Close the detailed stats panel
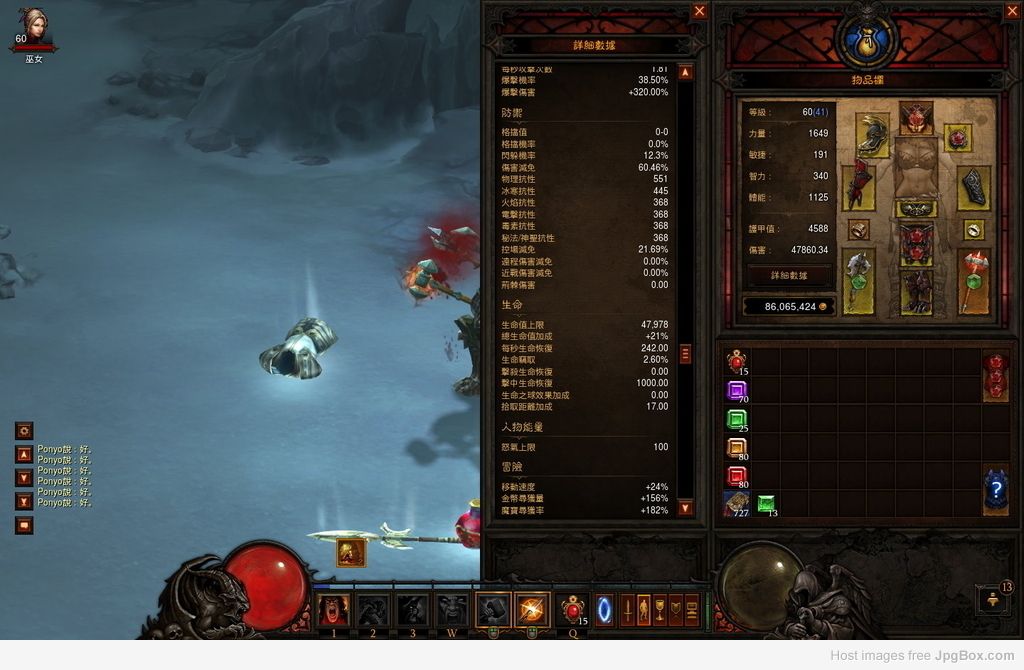This screenshot has width=1024, height=670. point(699,11)
